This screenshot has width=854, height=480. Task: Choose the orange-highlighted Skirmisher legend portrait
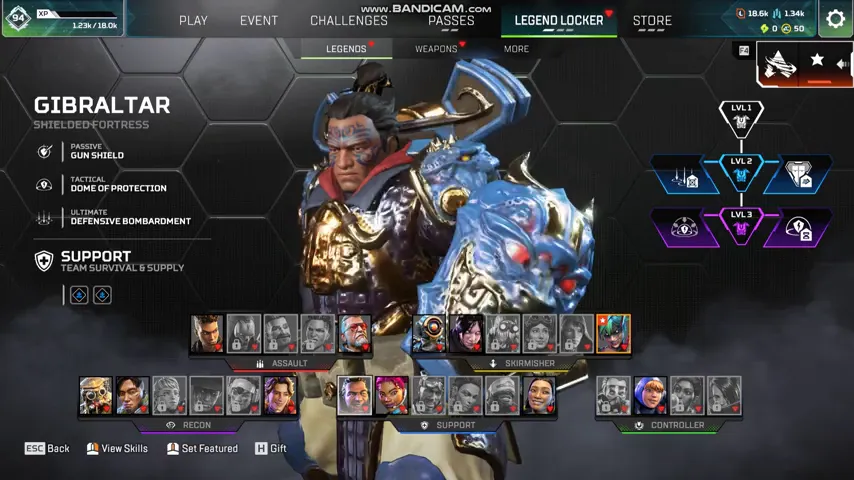click(x=613, y=334)
